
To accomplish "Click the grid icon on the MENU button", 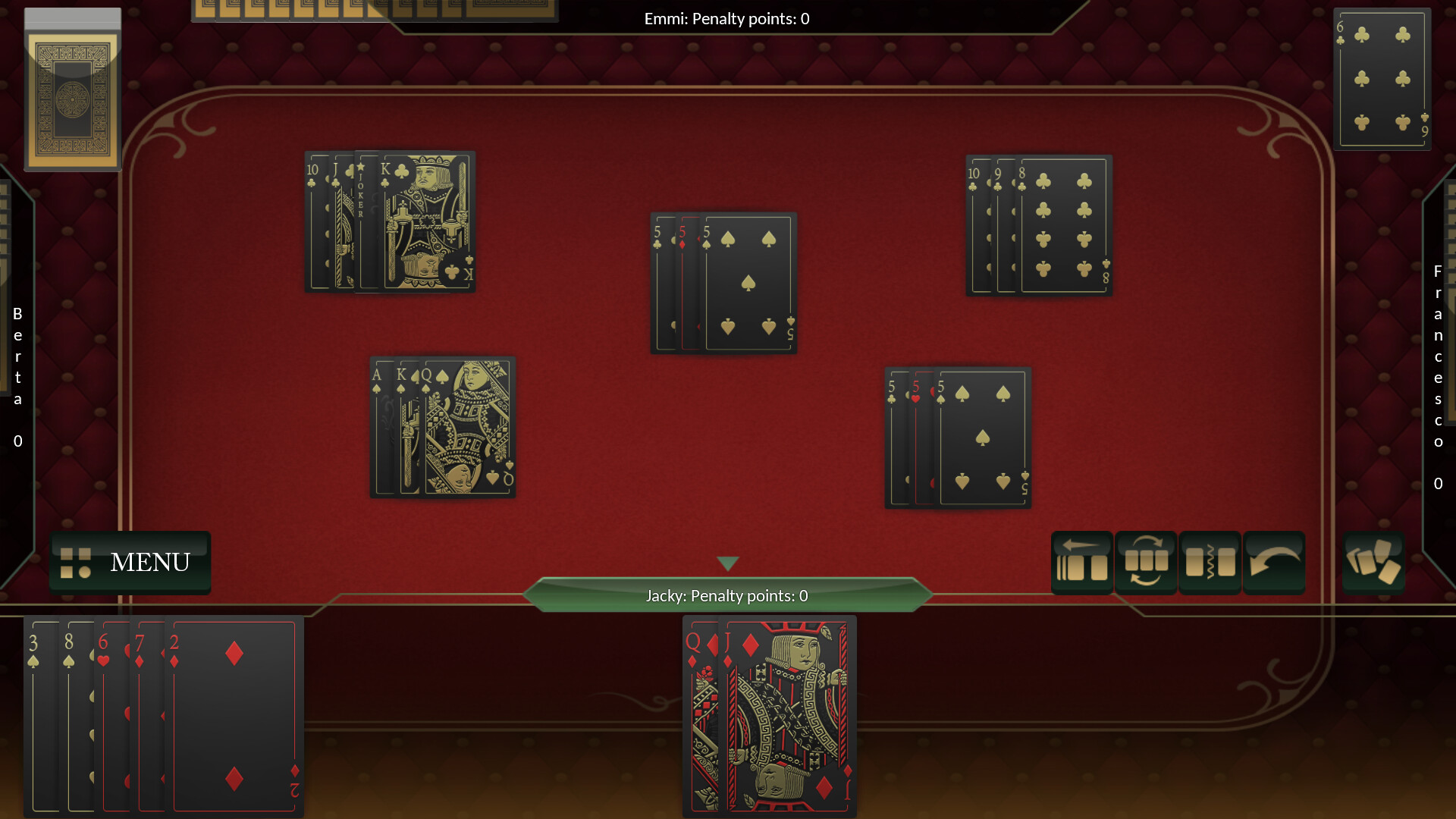I will pyautogui.click(x=75, y=563).
